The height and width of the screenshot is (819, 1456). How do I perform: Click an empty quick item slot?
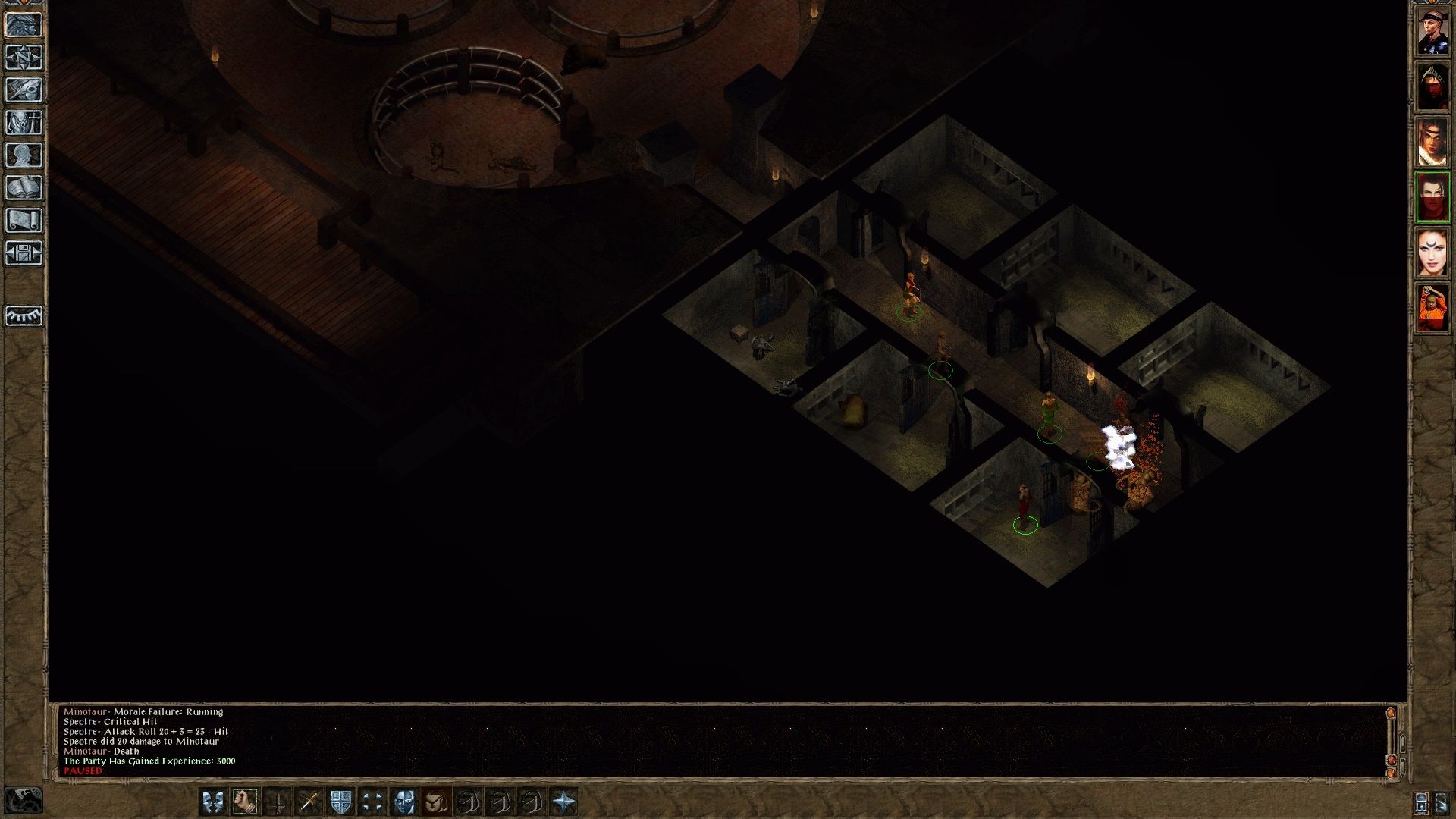[x=468, y=802]
